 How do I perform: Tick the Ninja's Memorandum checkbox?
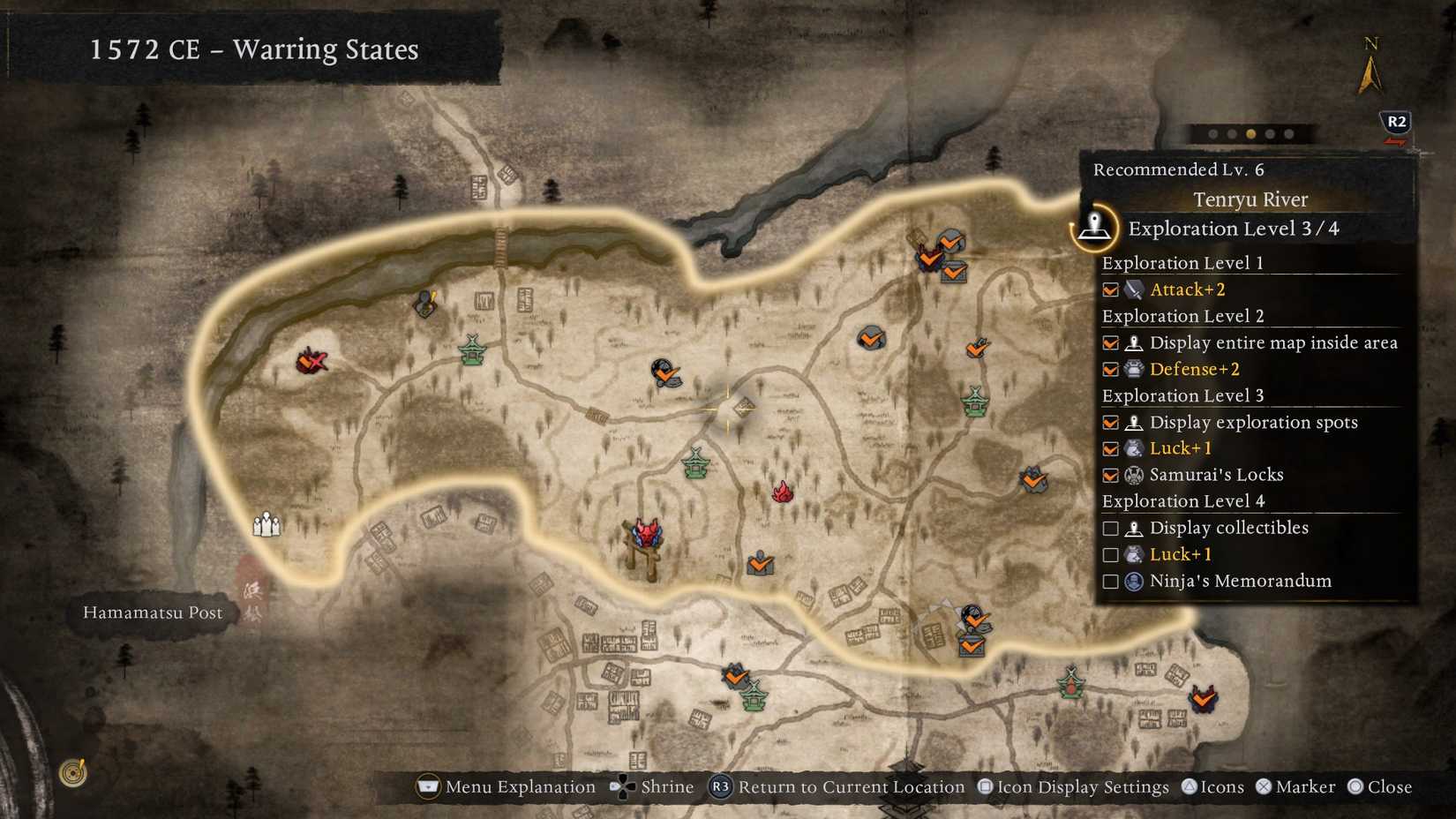pyautogui.click(x=1110, y=581)
